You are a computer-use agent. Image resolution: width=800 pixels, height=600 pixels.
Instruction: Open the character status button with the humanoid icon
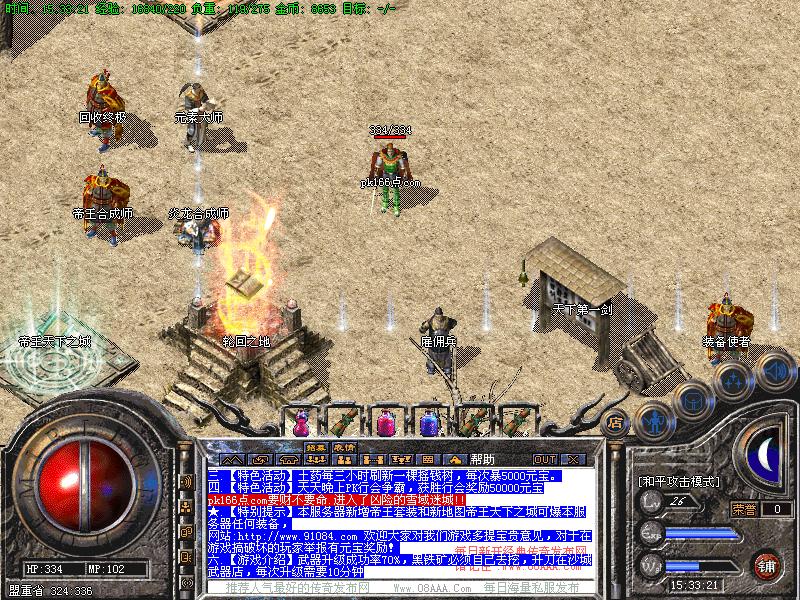tap(653, 420)
